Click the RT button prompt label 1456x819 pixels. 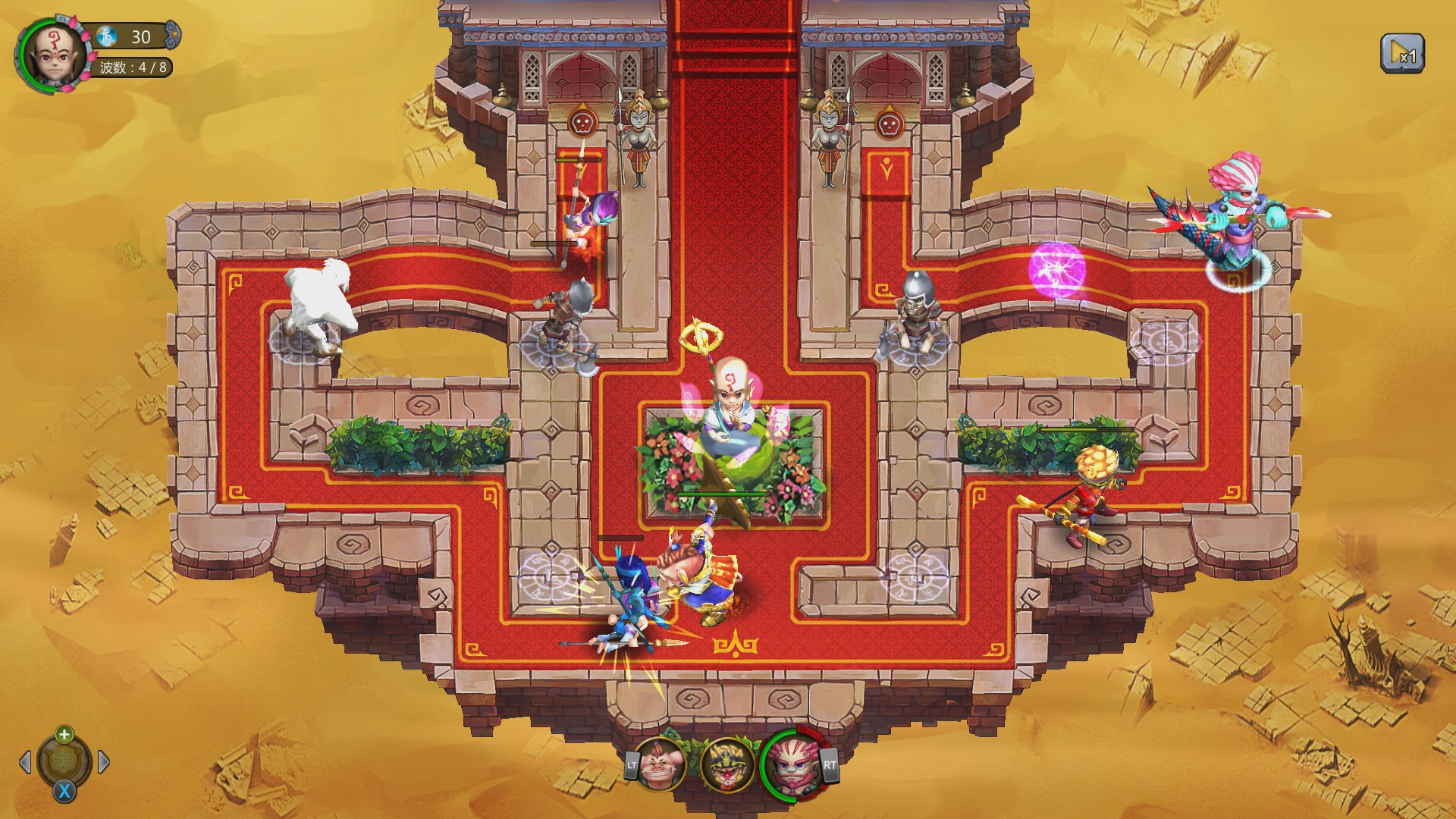coord(831,764)
